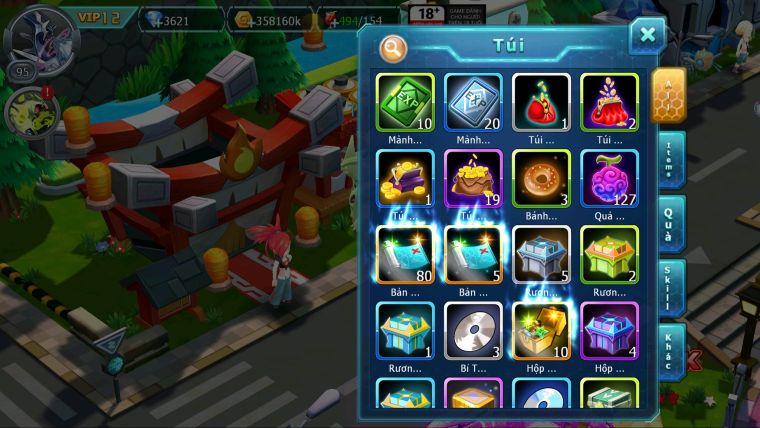760x428 pixels.
Task: Choose the green chest with quantity 2
Action: tap(609, 255)
